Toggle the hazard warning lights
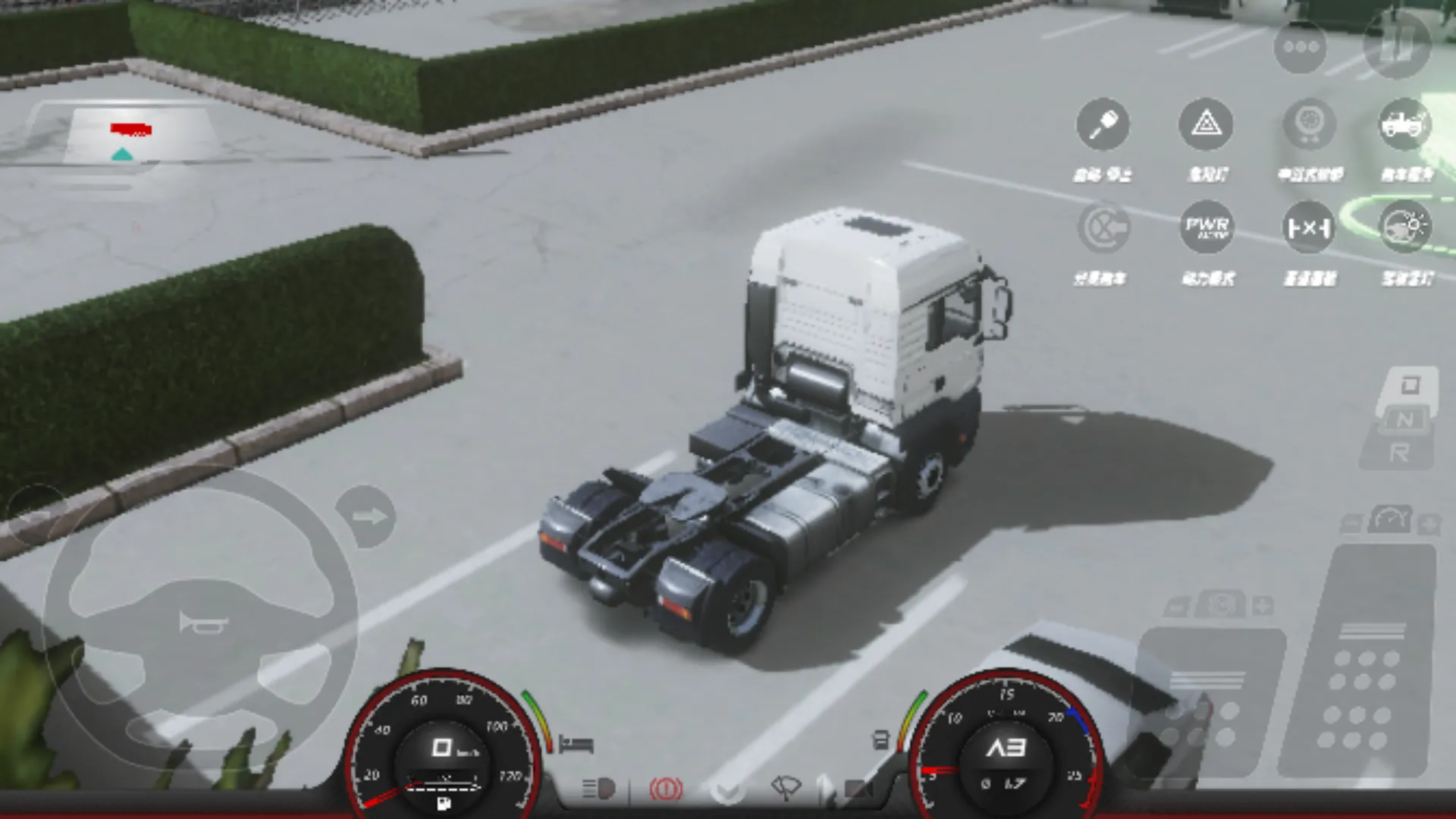This screenshot has width=1456, height=819. (x=1206, y=124)
